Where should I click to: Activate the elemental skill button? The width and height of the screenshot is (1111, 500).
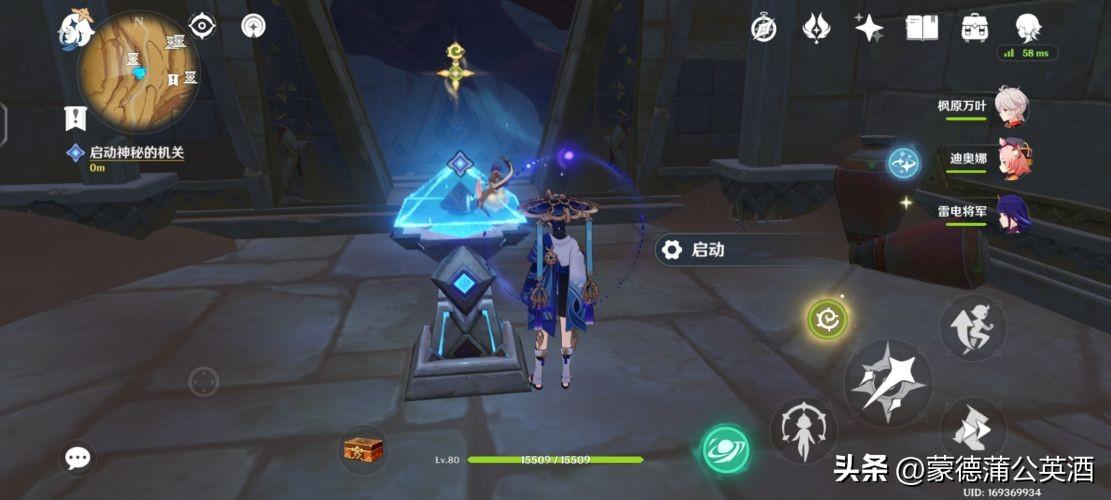coord(803,431)
